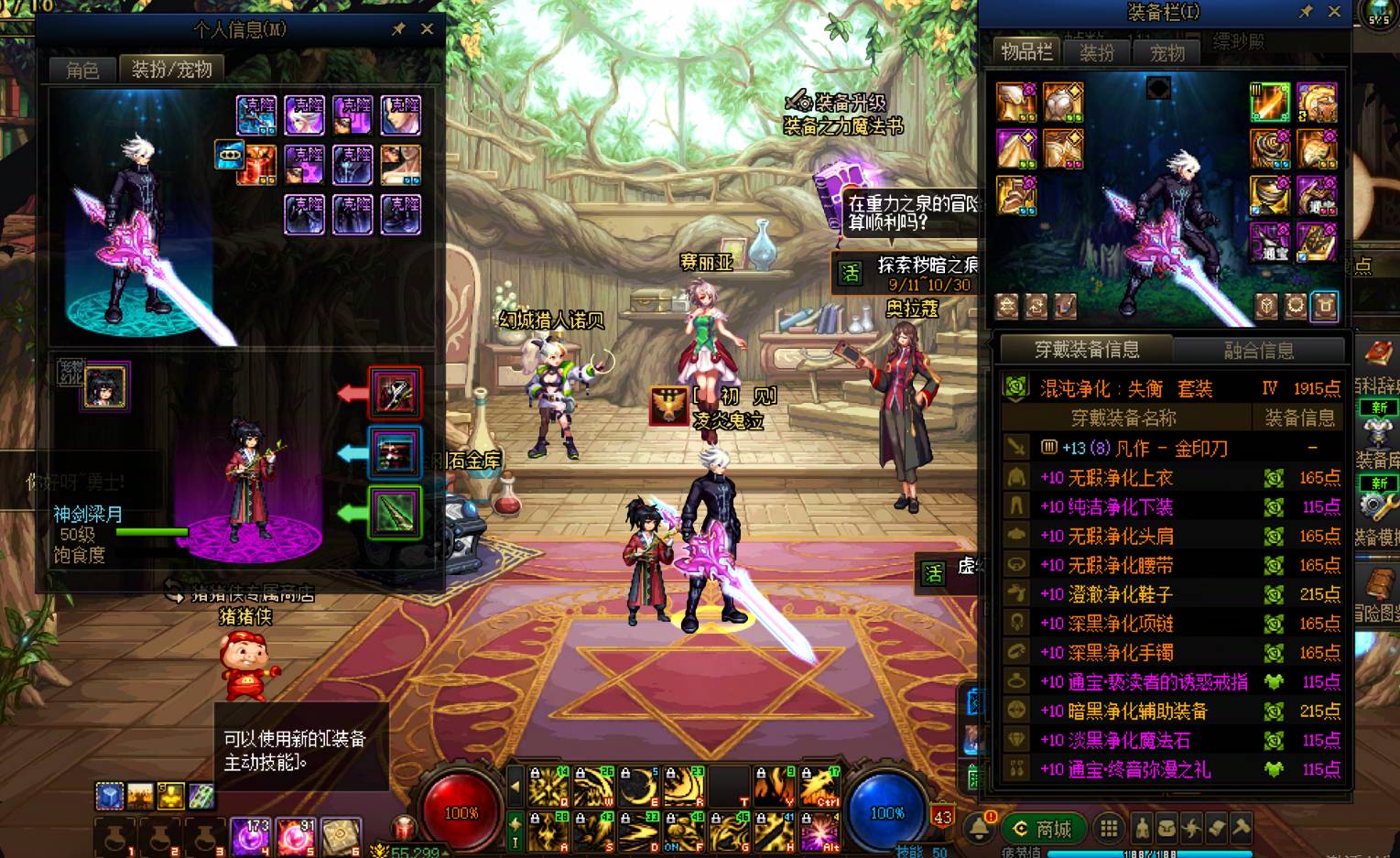The height and width of the screenshot is (858, 1400).
Task: Open the 商城 shop
Action: click(1043, 829)
